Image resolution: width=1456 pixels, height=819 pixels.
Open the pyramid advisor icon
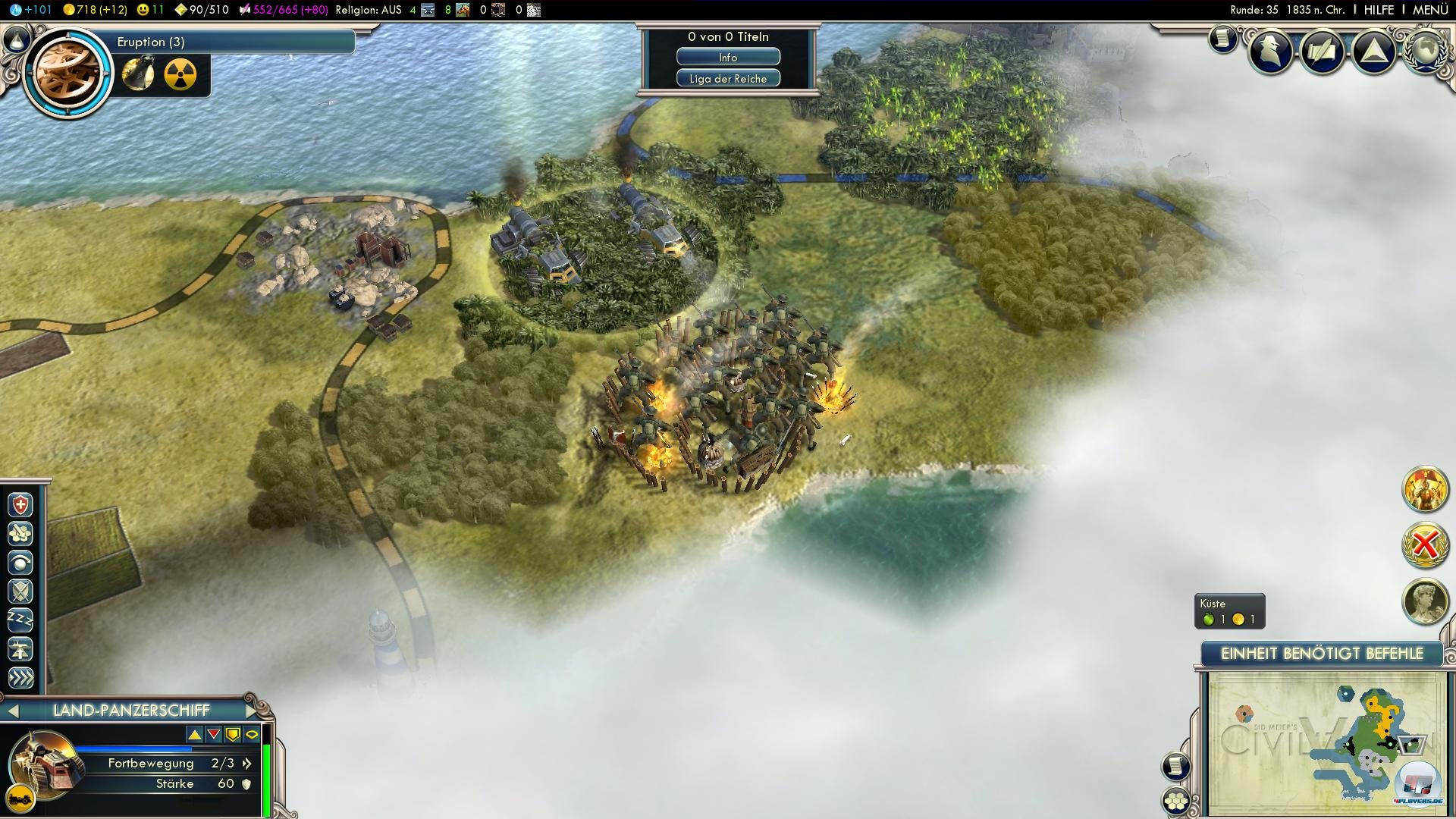1374,52
